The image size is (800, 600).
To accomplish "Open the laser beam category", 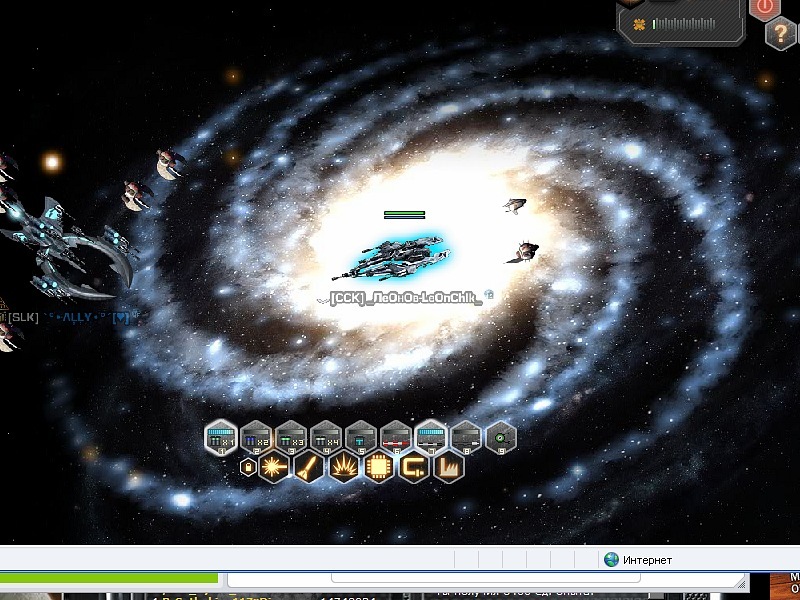I will (x=274, y=466).
